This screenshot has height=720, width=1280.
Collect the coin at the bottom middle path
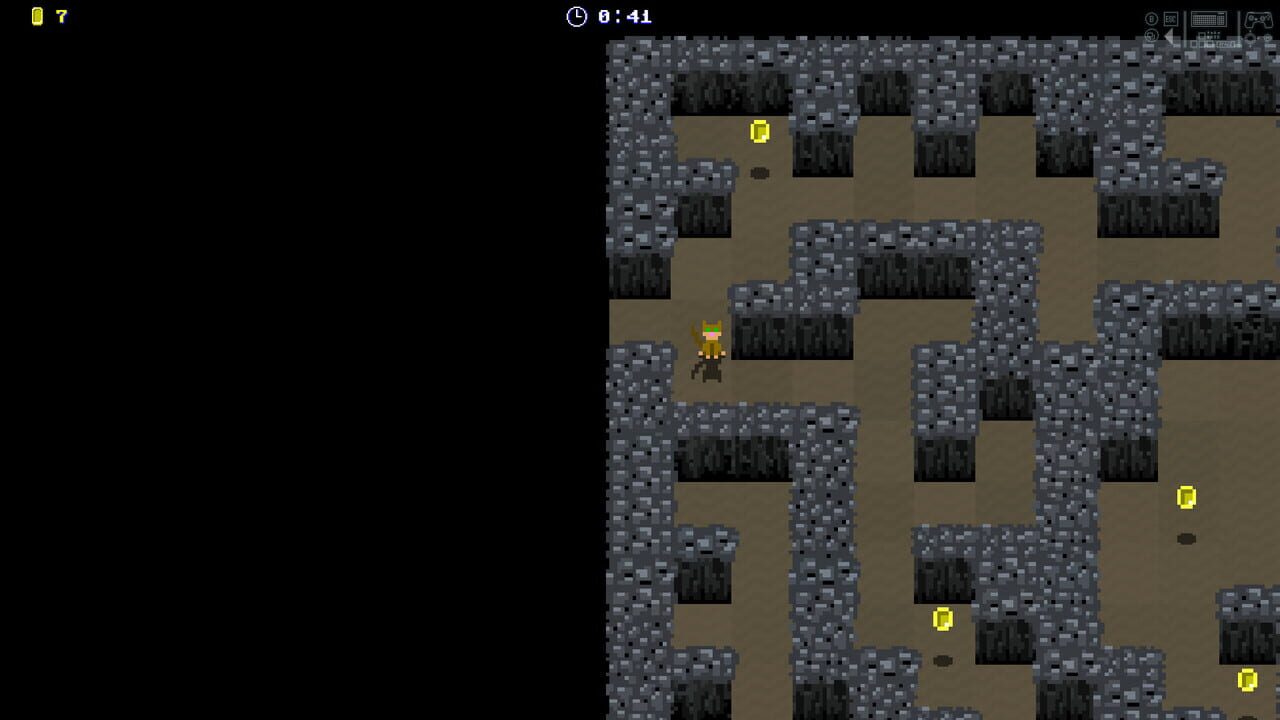tap(940, 618)
